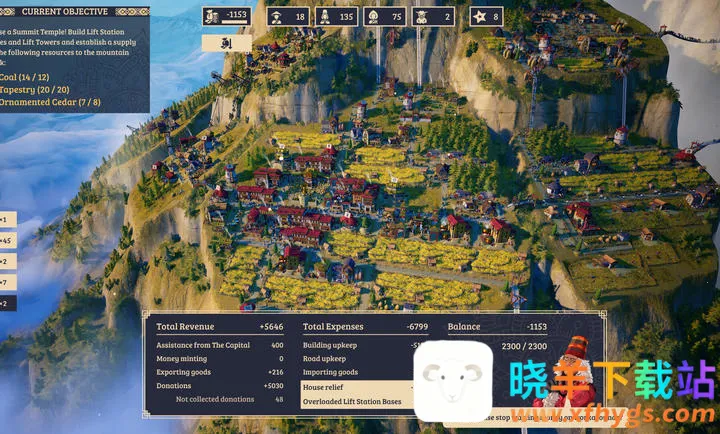The height and width of the screenshot is (434, 720).
Task: Open the treasury balance counter showing -1153
Action: click(226, 16)
